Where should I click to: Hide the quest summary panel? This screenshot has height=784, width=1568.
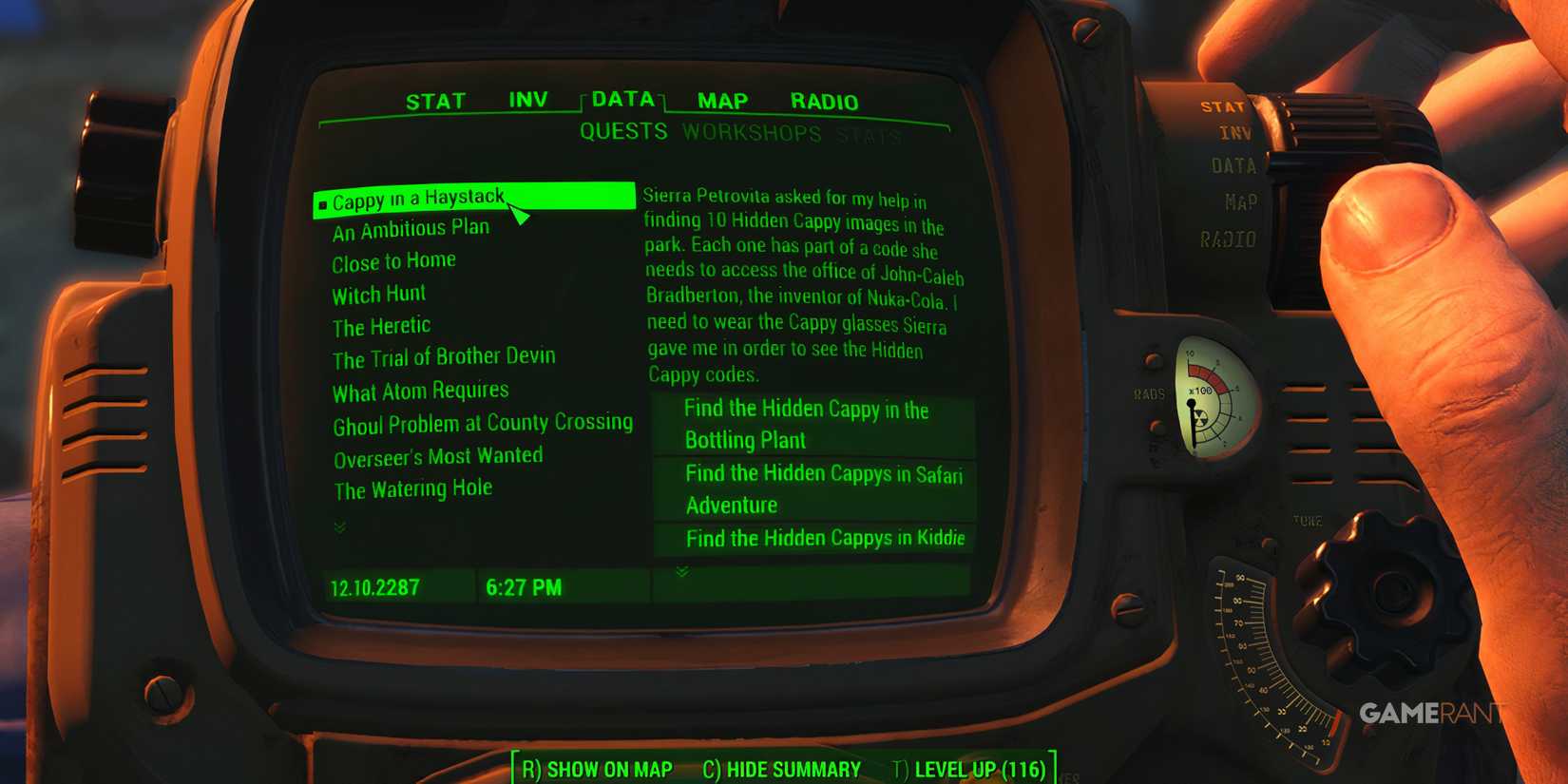tap(780, 770)
